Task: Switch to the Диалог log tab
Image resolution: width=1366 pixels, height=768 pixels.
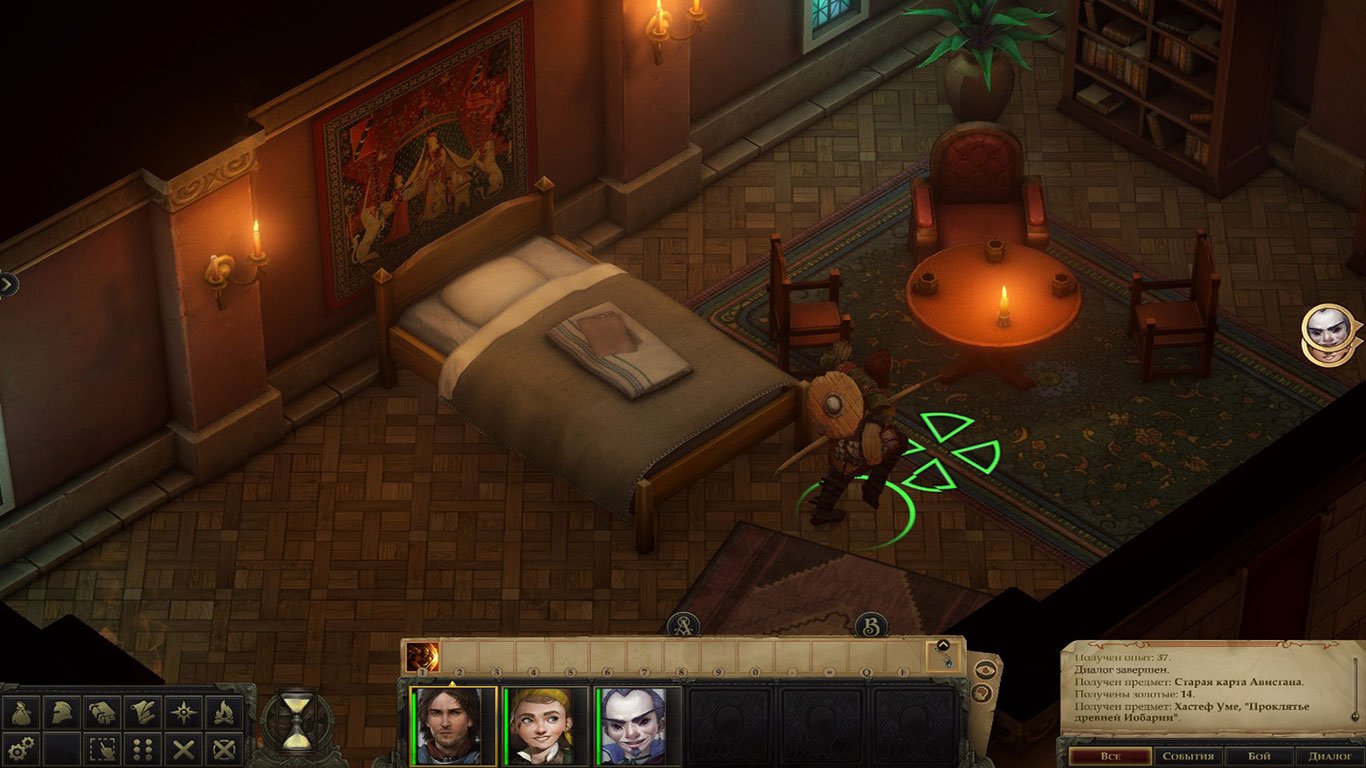Action: (x=1331, y=757)
